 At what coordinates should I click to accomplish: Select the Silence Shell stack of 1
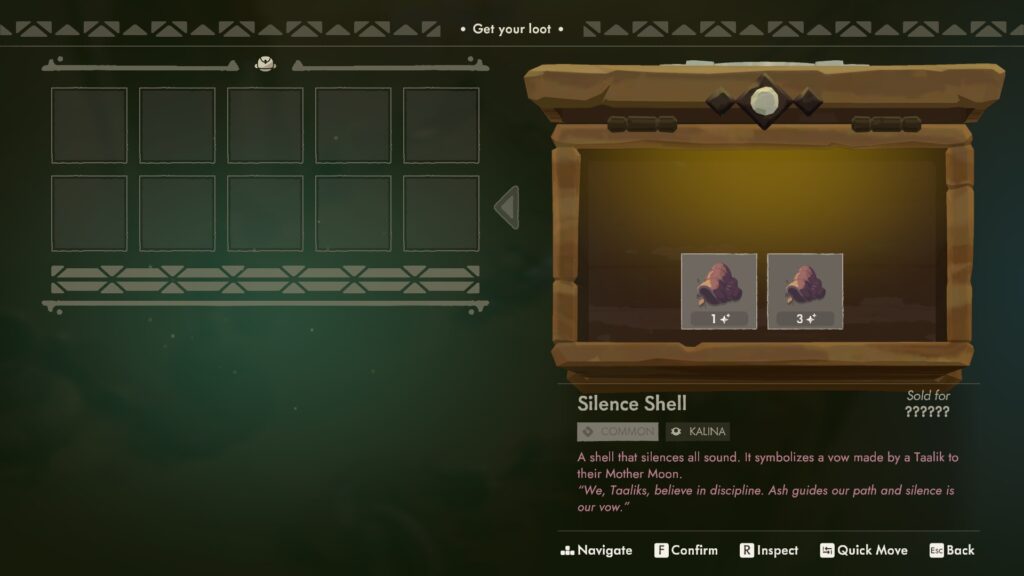[718, 291]
